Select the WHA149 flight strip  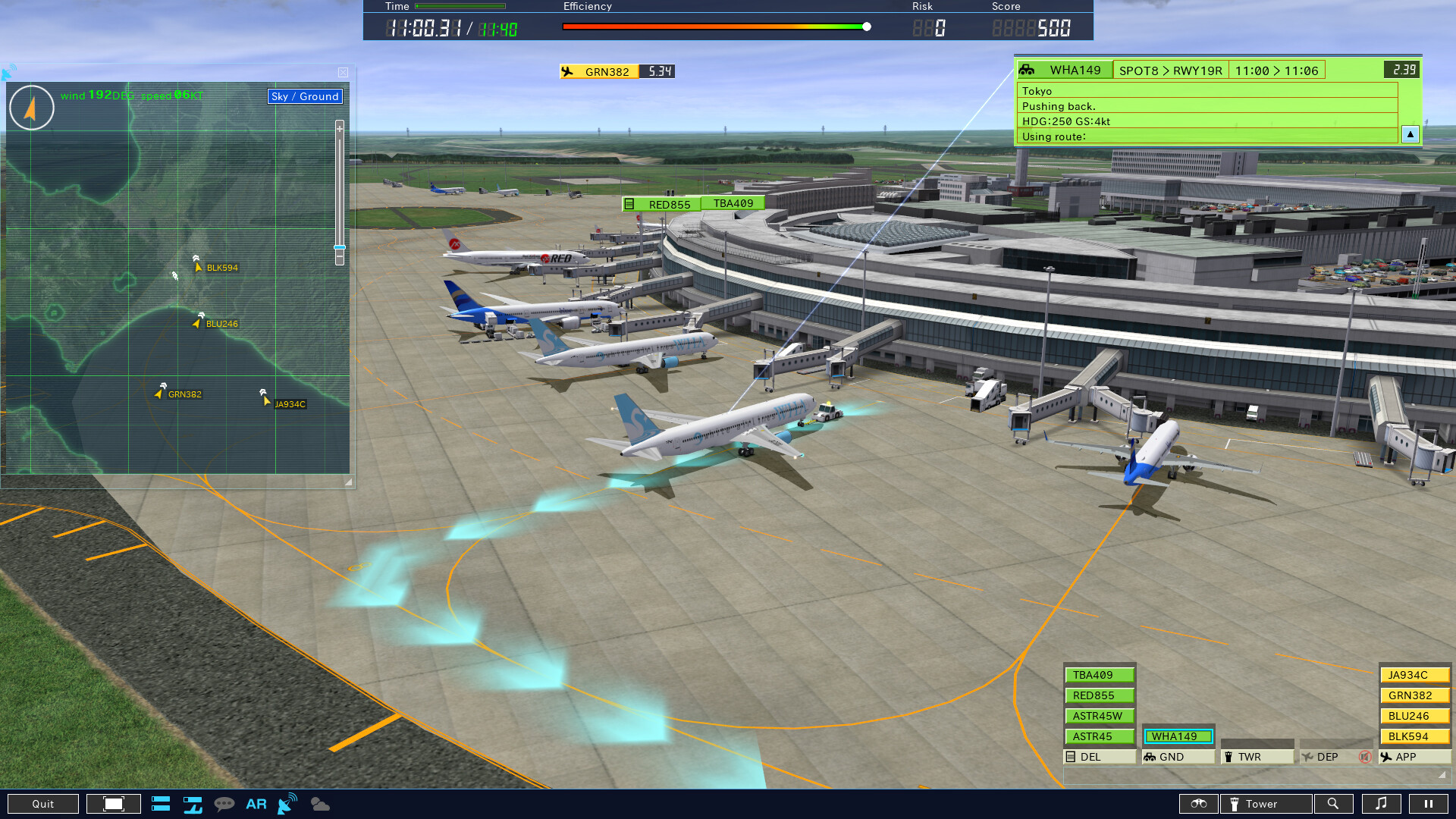coord(1178,736)
